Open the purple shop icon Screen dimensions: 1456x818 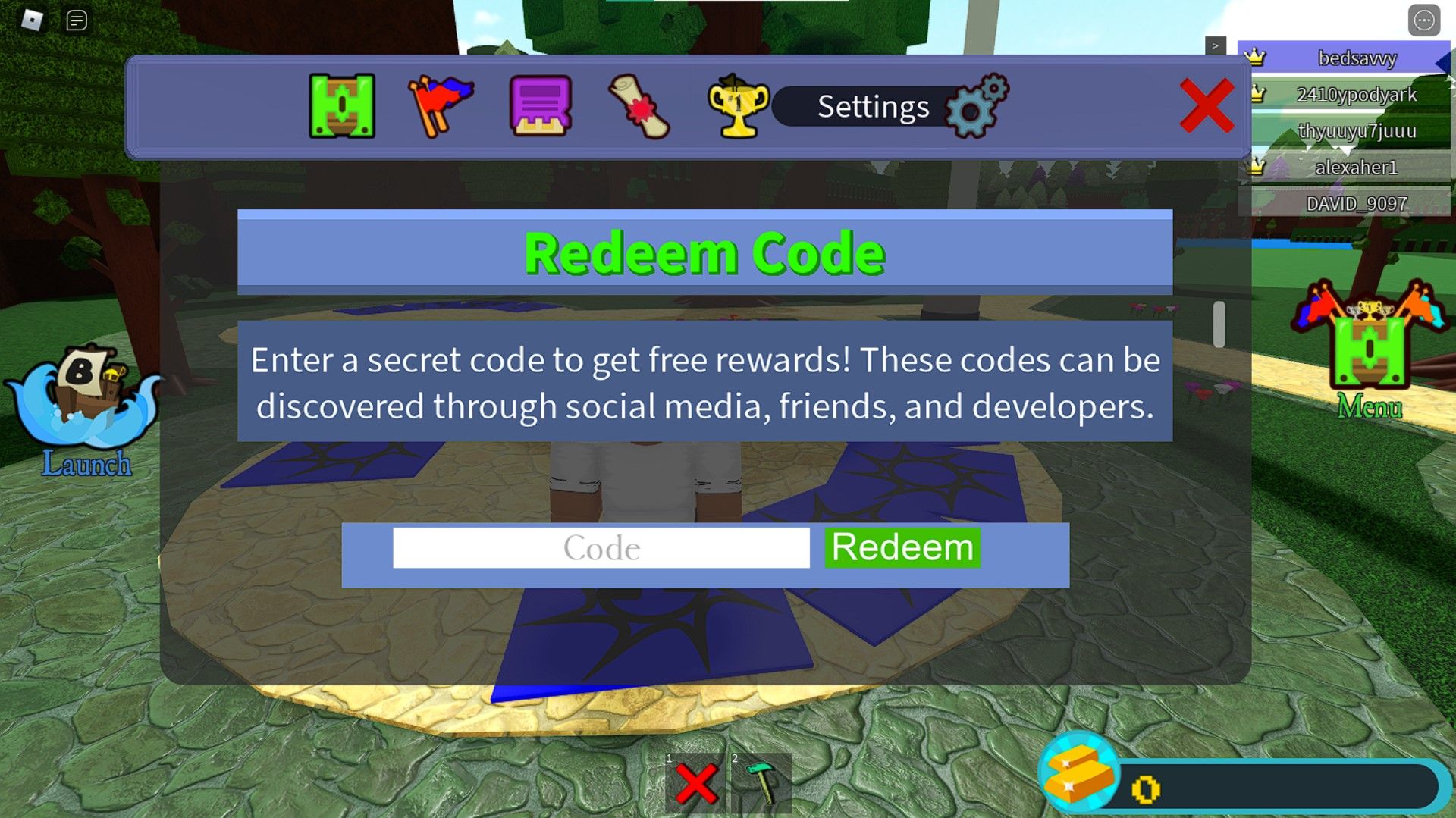[540, 105]
